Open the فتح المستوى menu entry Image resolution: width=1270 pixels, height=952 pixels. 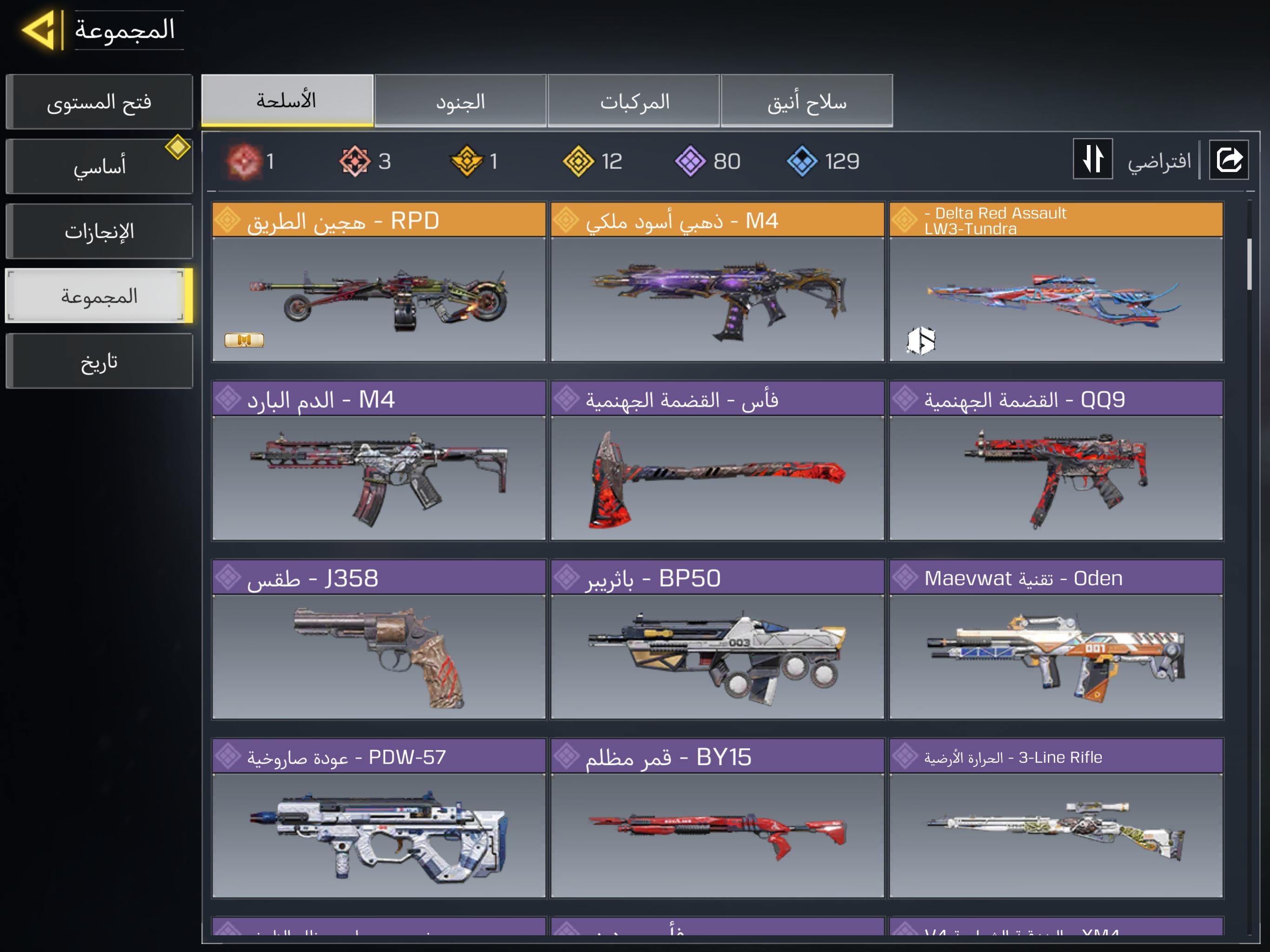click(x=99, y=102)
